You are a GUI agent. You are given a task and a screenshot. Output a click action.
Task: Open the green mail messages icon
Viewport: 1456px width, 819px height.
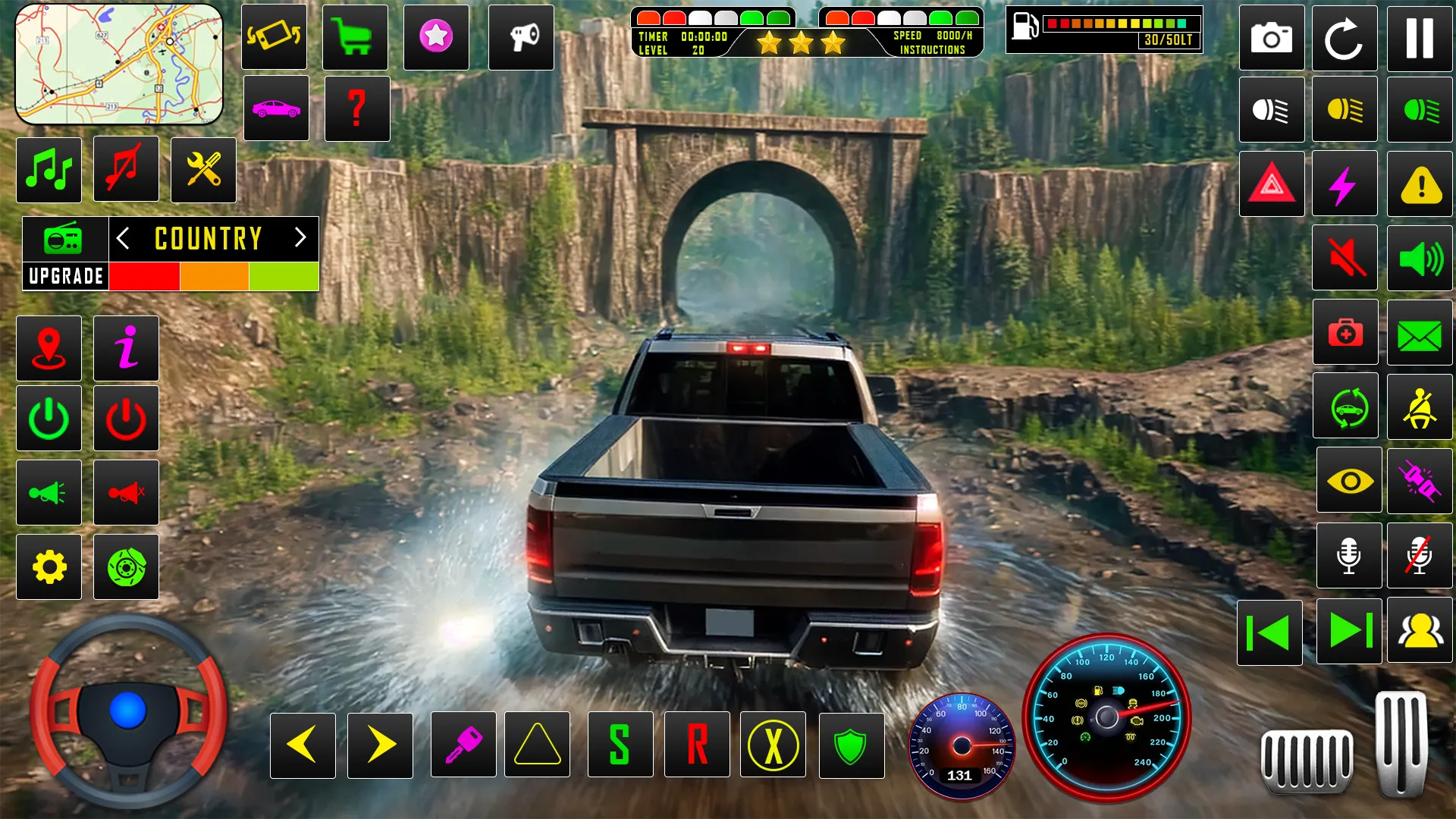point(1420,332)
